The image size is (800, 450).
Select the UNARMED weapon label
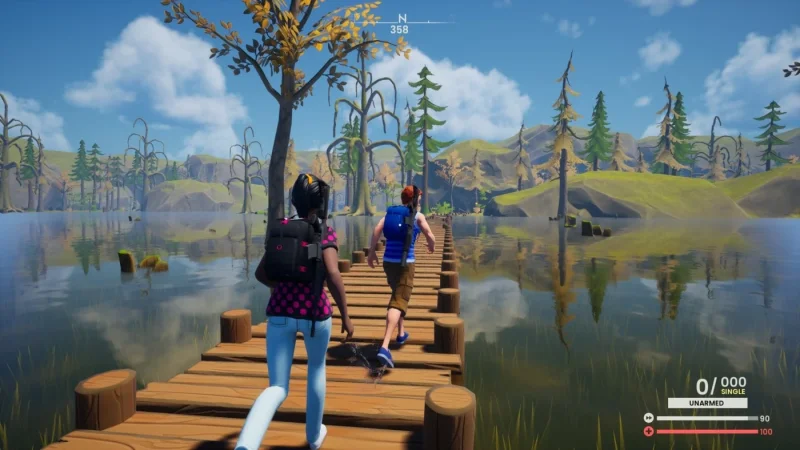(x=706, y=403)
